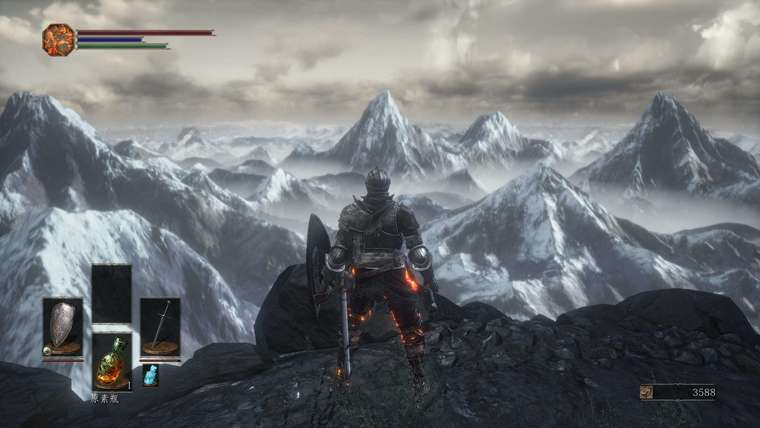Select the left-hand shield equipment slot
Screen dimensions: 760x428
62,328
